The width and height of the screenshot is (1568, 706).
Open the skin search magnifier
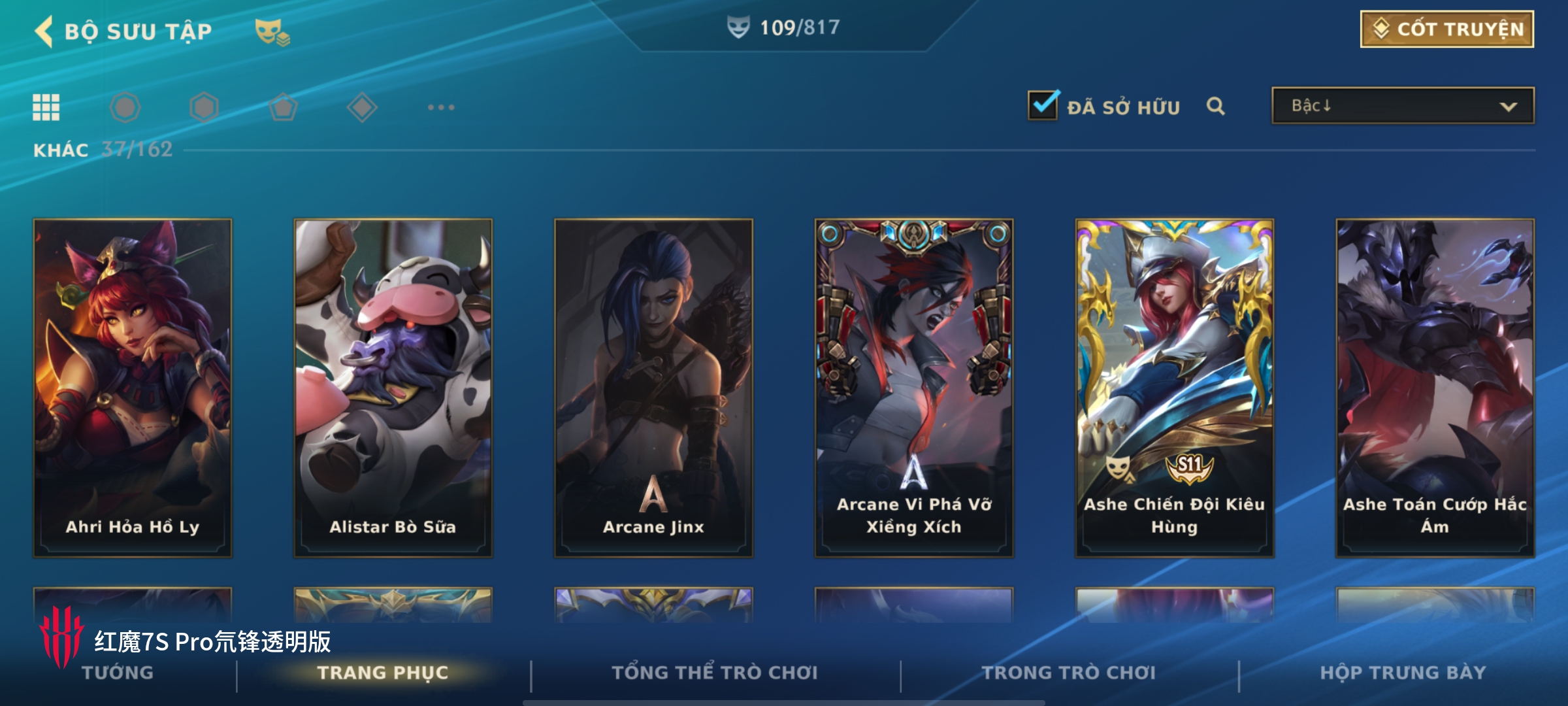coord(1215,106)
